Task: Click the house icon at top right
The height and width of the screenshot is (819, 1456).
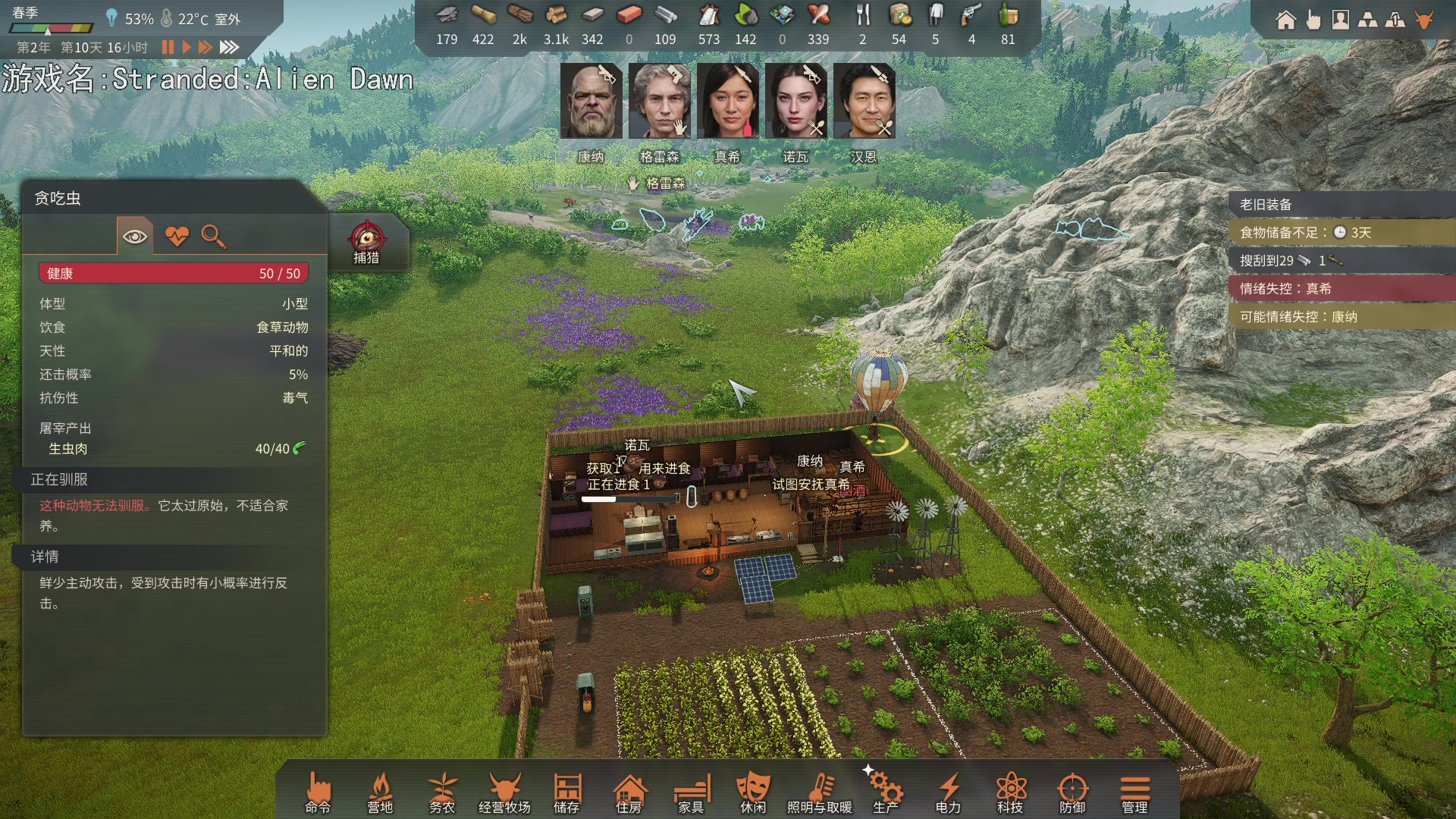Action: coord(1285,20)
